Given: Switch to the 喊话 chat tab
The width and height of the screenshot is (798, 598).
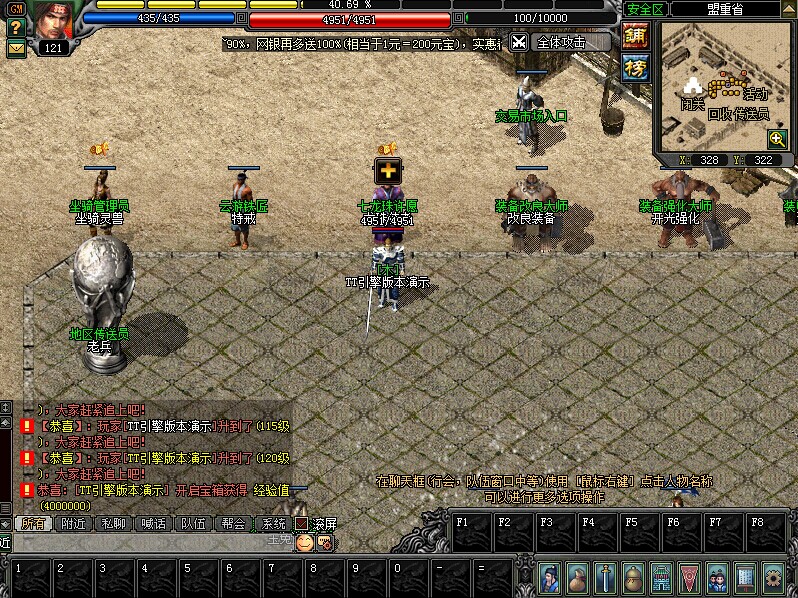Looking at the screenshot, I should [153, 523].
